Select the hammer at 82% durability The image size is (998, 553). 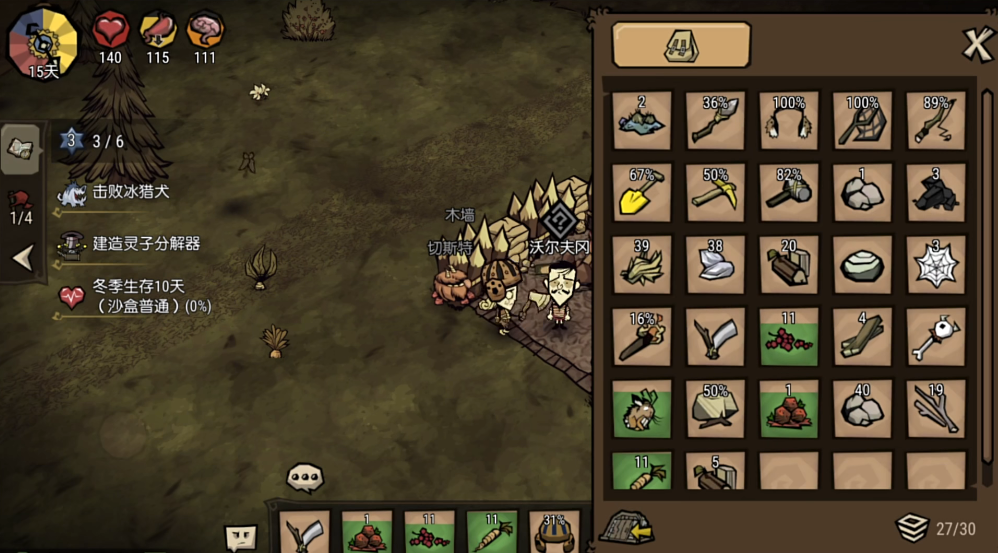pos(789,192)
